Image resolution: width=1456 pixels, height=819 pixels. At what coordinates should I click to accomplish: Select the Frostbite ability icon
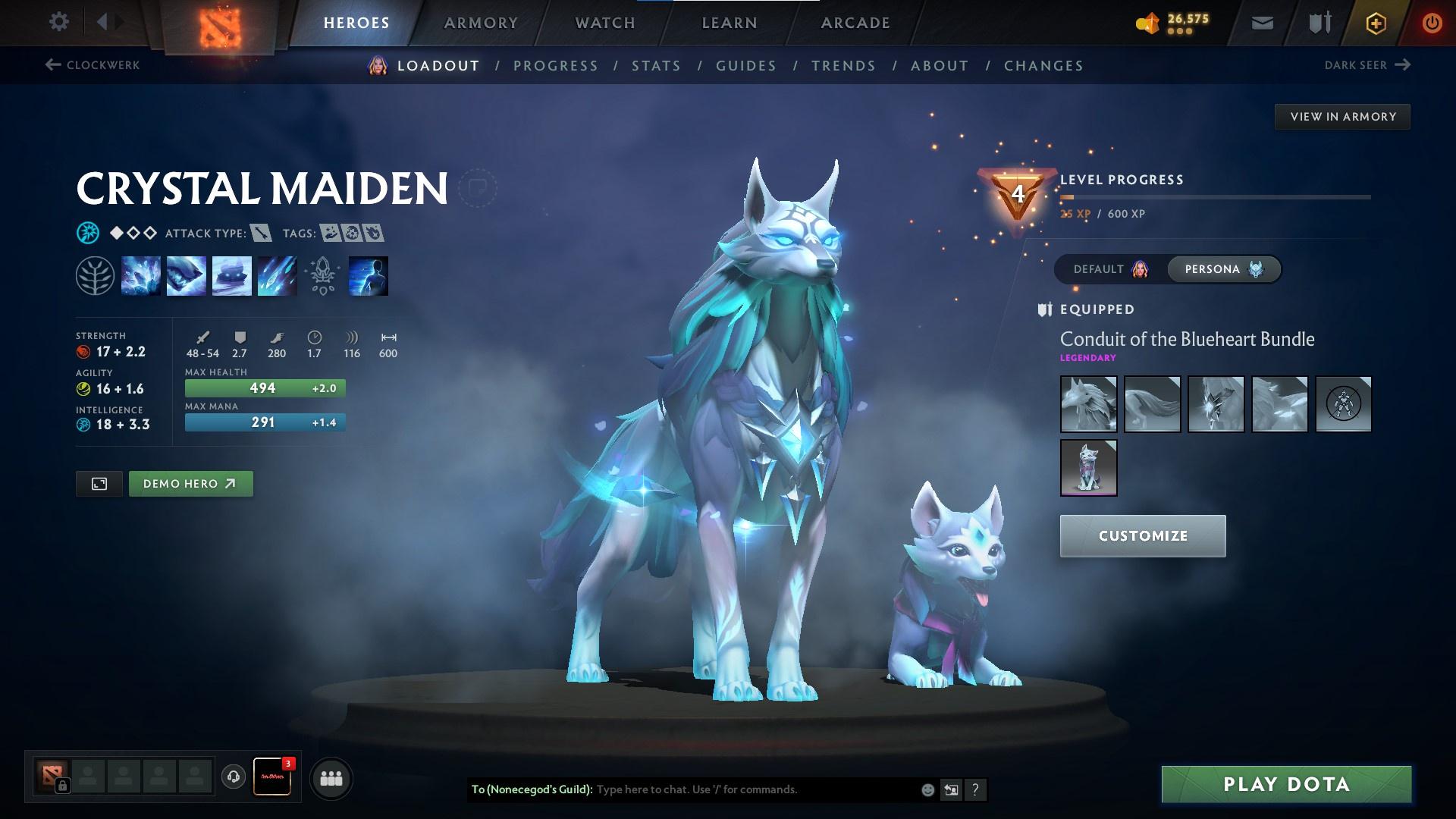(x=187, y=275)
